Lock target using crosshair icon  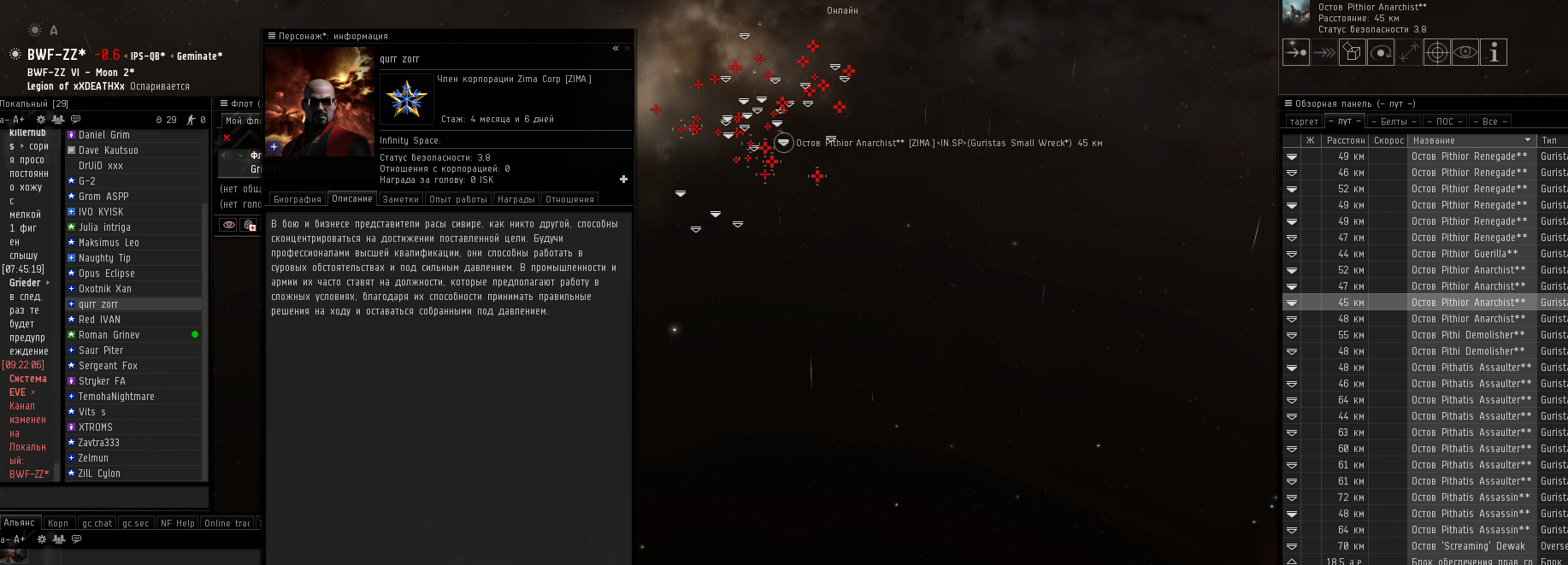click(1437, 53)
